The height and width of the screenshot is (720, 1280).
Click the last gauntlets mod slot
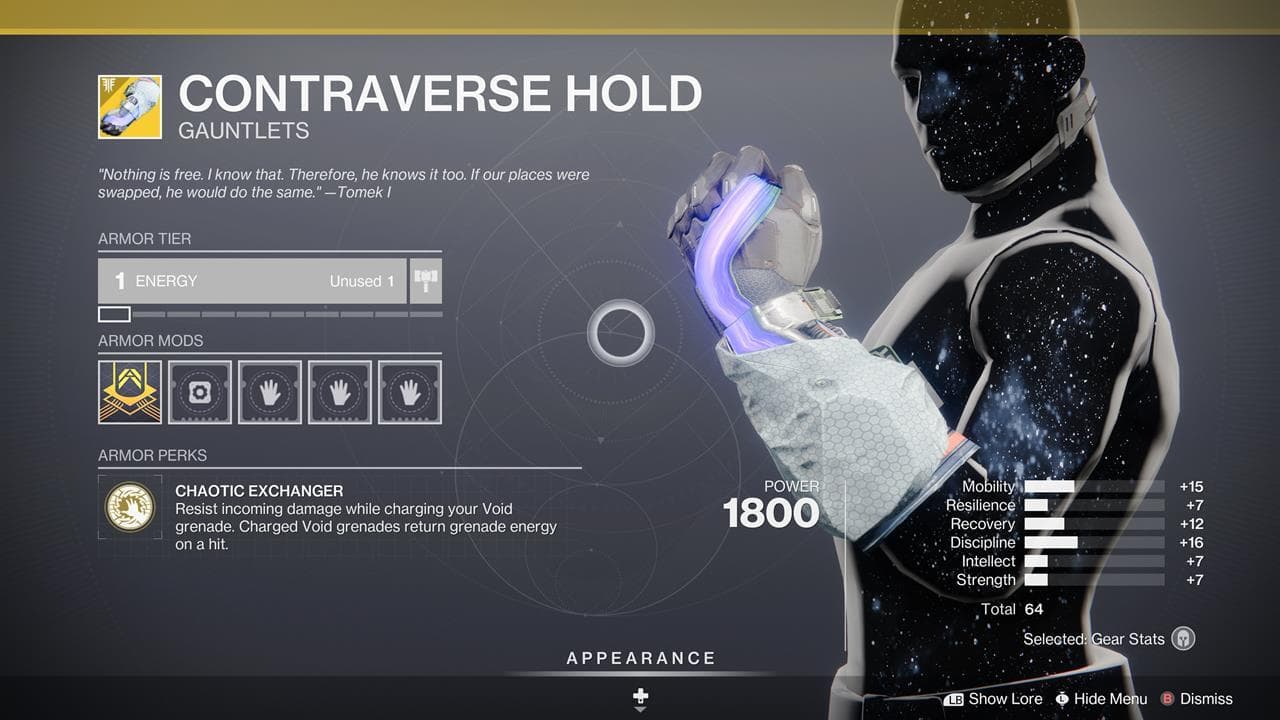[409, 392]
